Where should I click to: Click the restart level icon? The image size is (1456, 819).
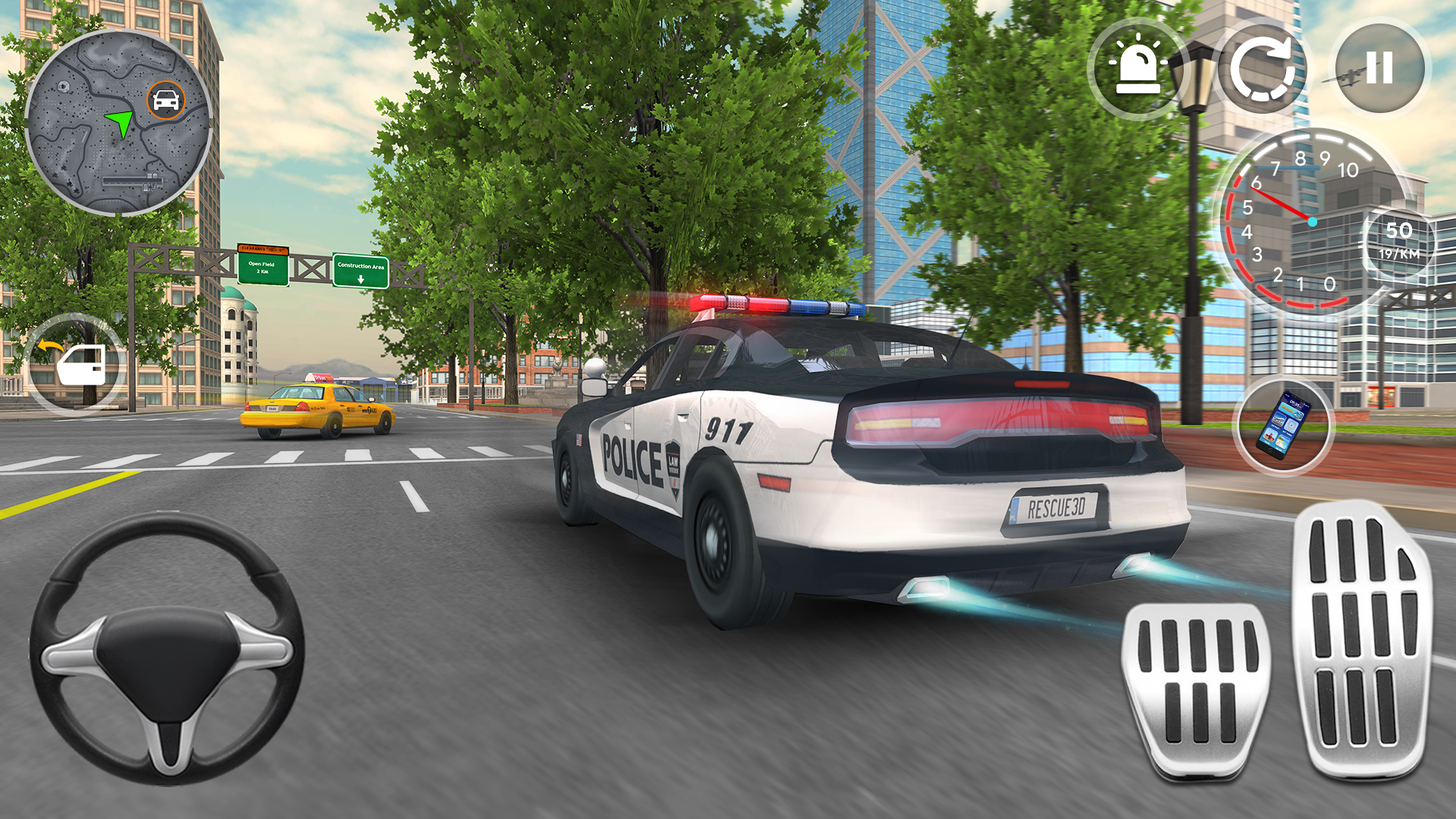(x=1265, y=68)
